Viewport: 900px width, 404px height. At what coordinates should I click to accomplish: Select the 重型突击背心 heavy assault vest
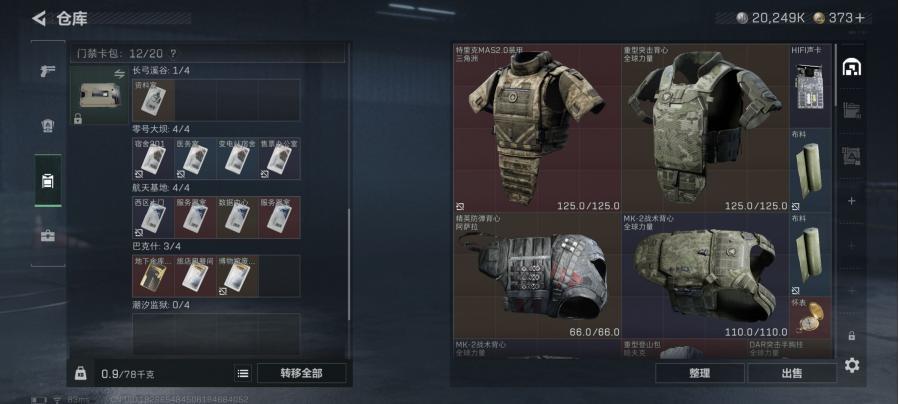pos(704,127)
